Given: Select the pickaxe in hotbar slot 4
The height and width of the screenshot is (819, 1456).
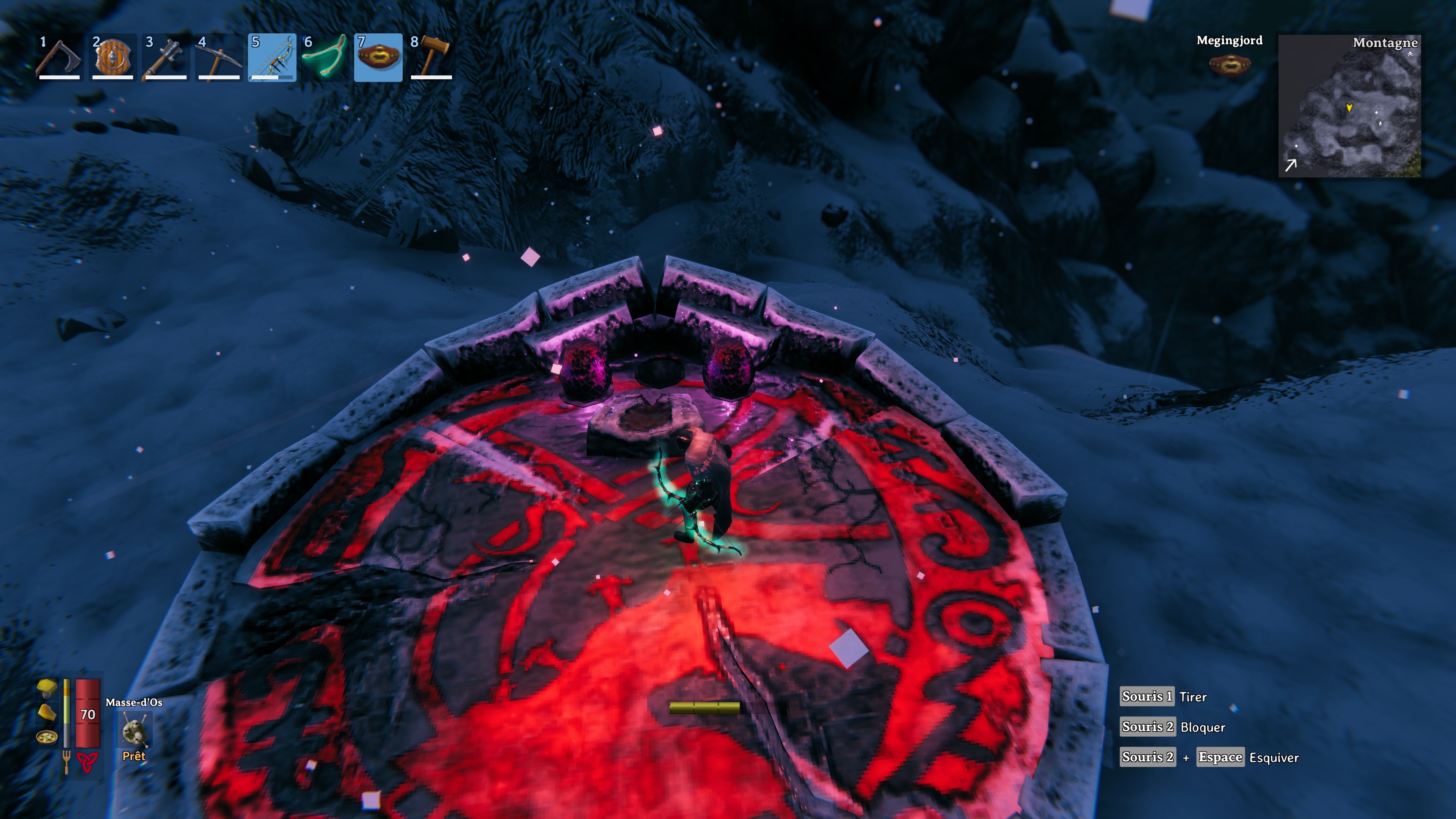Looking at the screenshot, I should point(218,56).
